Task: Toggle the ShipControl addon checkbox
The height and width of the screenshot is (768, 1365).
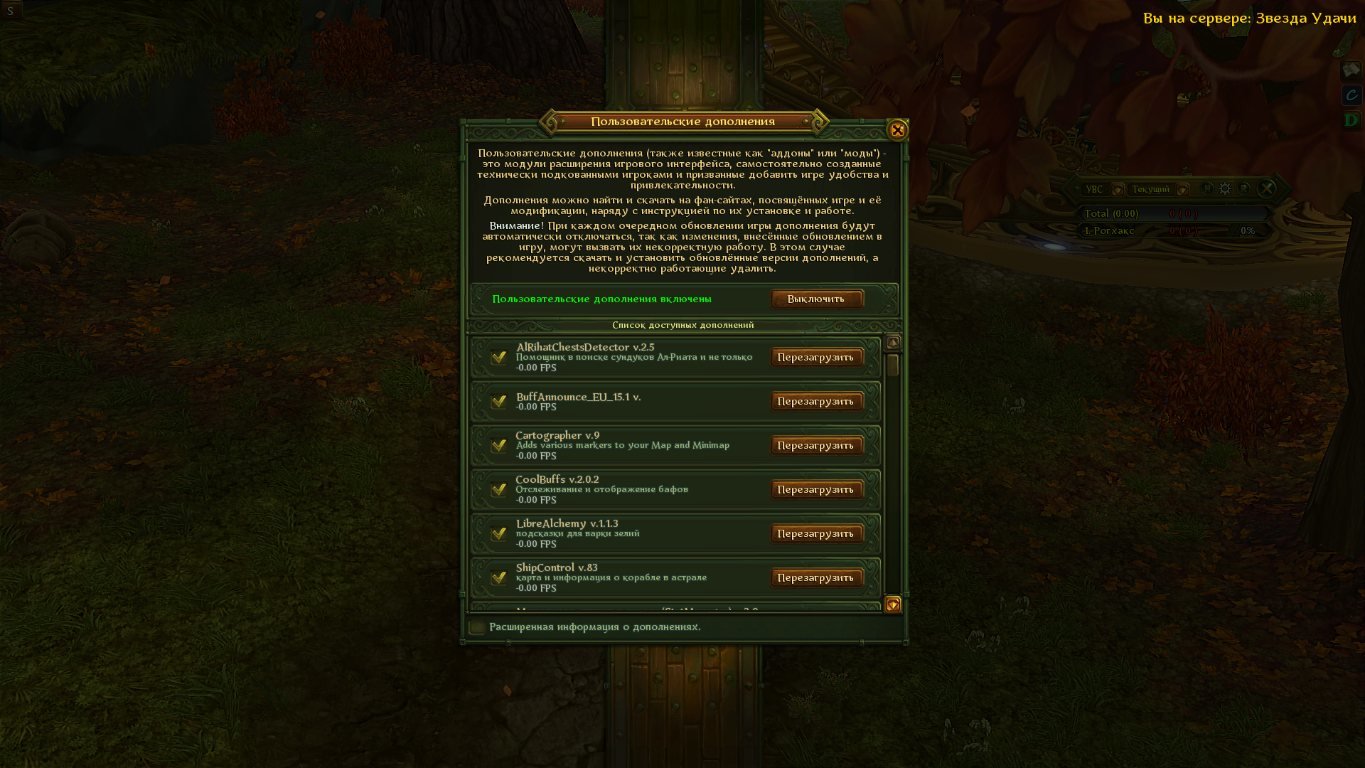Action: point(498,577)
